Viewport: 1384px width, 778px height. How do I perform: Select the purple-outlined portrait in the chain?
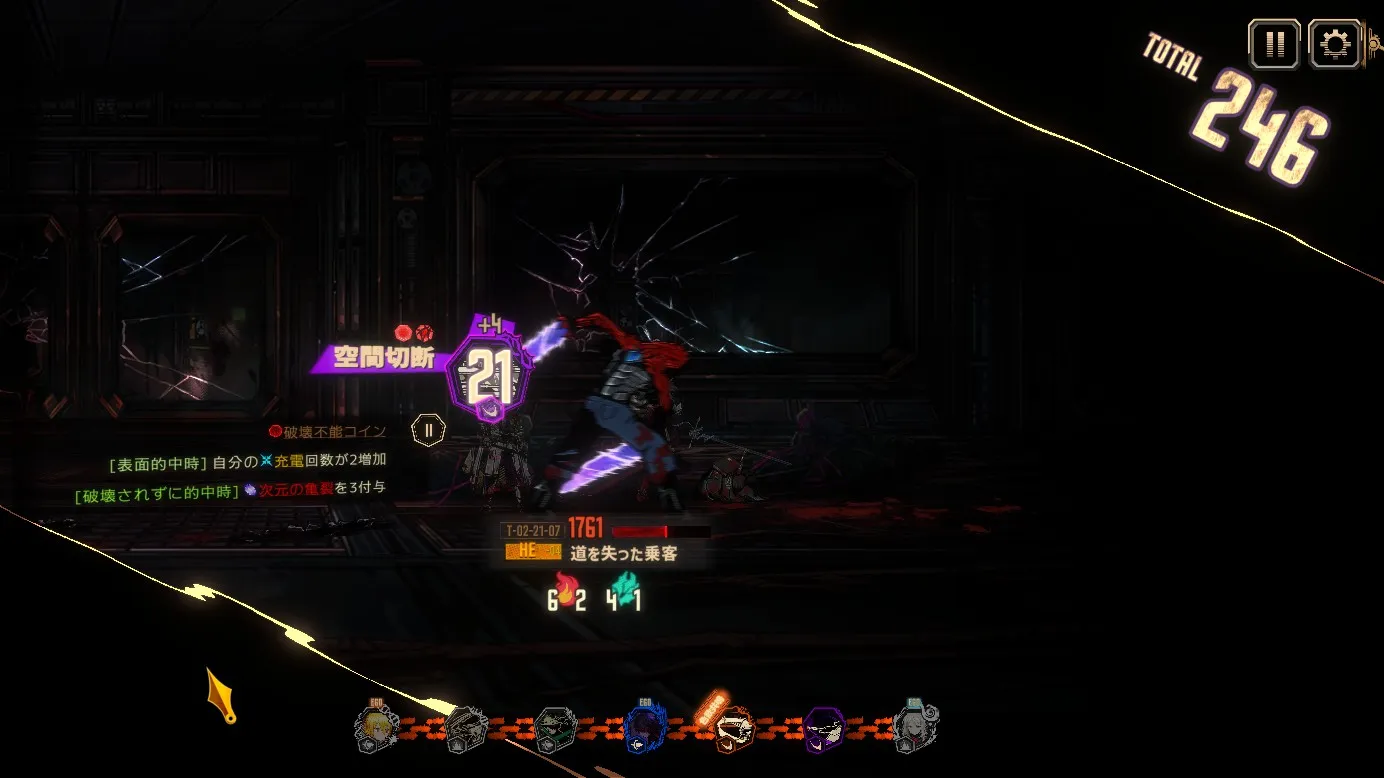coord(824,729)
